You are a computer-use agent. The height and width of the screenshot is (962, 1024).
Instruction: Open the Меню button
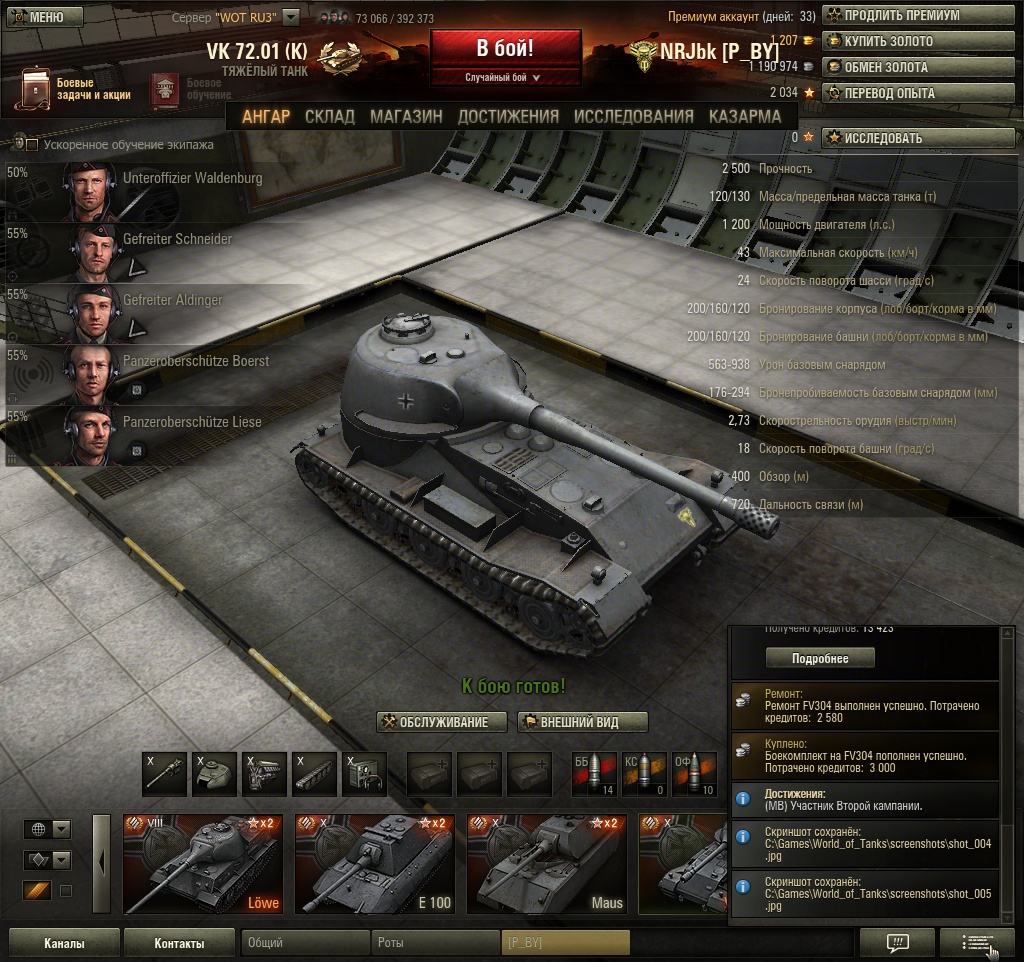[x=36, y=17]
